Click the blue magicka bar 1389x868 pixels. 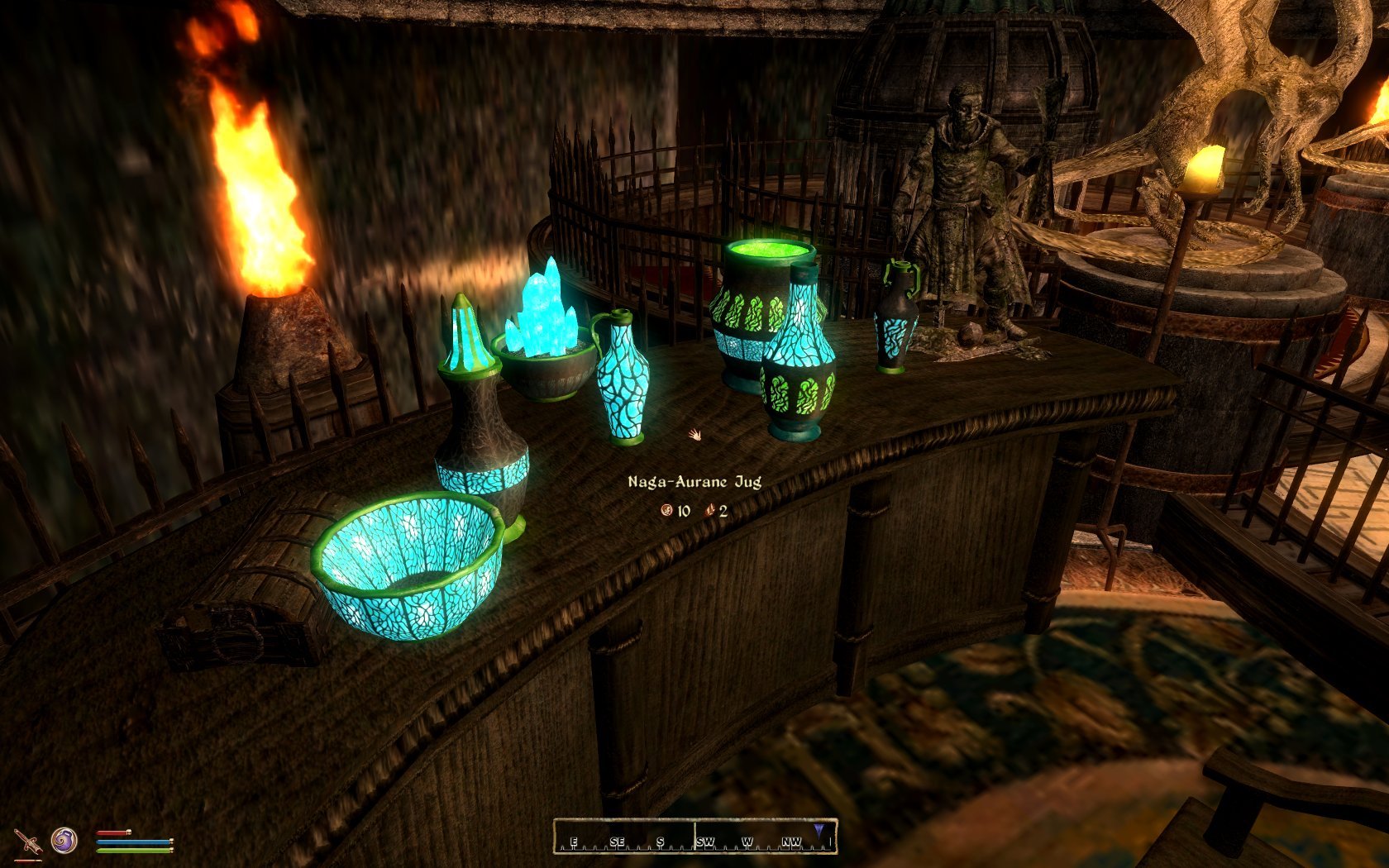132,841
